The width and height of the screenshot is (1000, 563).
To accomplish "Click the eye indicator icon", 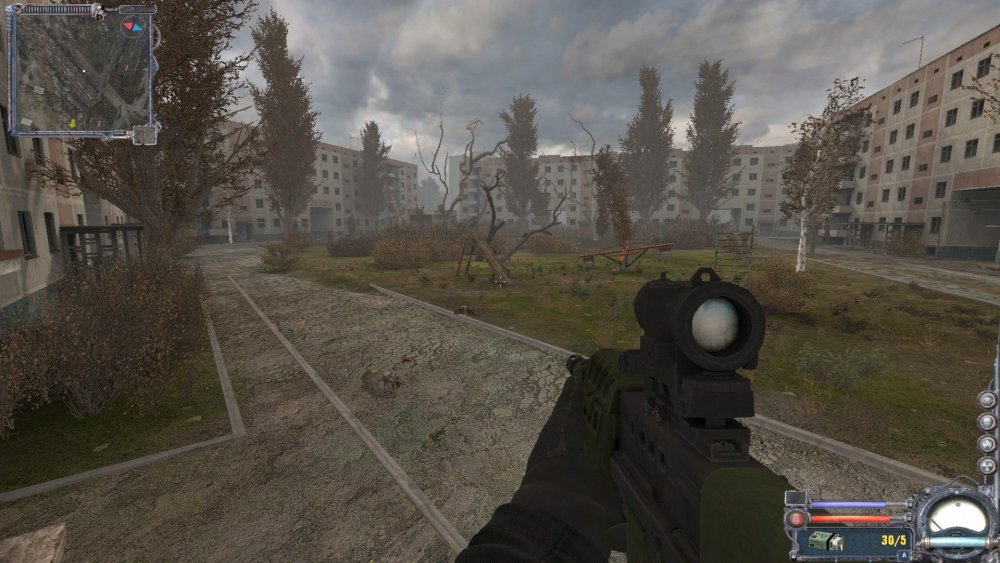I will (x=987, y=400).
